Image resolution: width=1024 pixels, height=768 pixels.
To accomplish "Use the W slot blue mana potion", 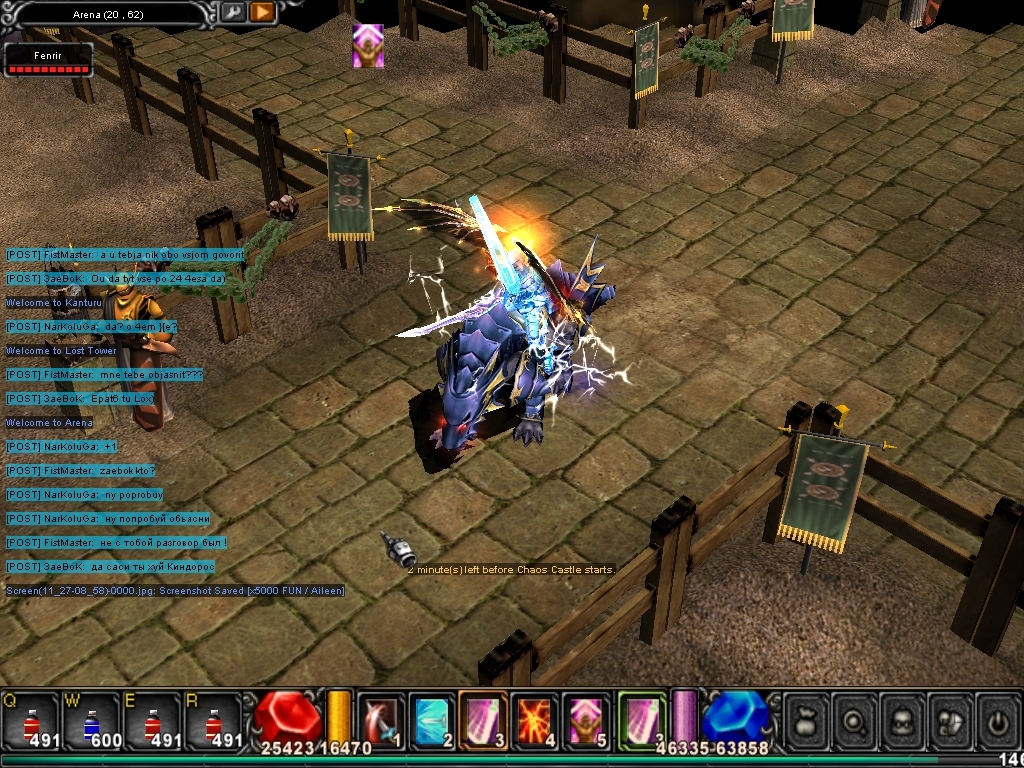I will [92, 720].
